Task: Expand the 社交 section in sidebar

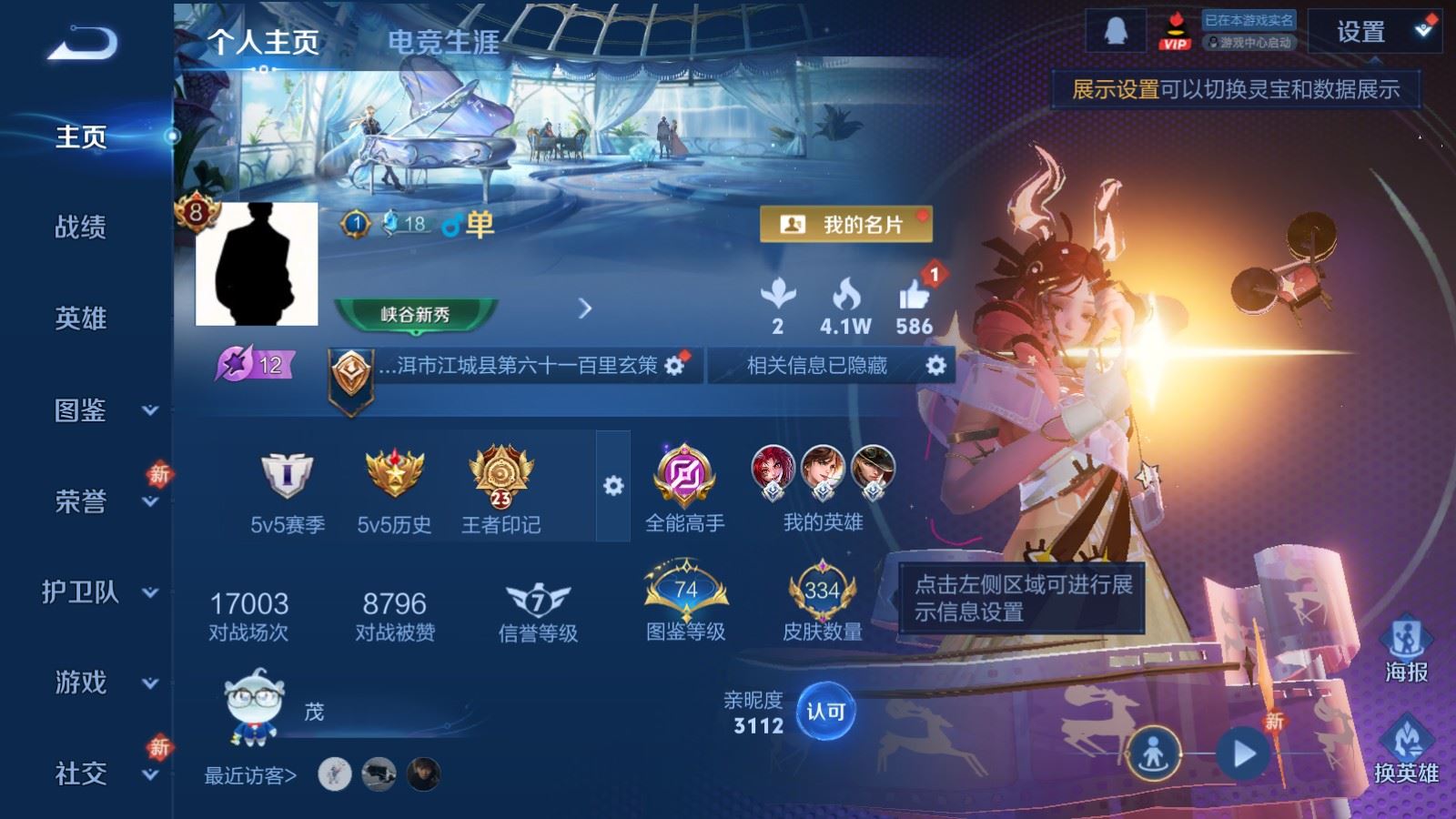Action: pyautogui.click(x=80, y=775)
